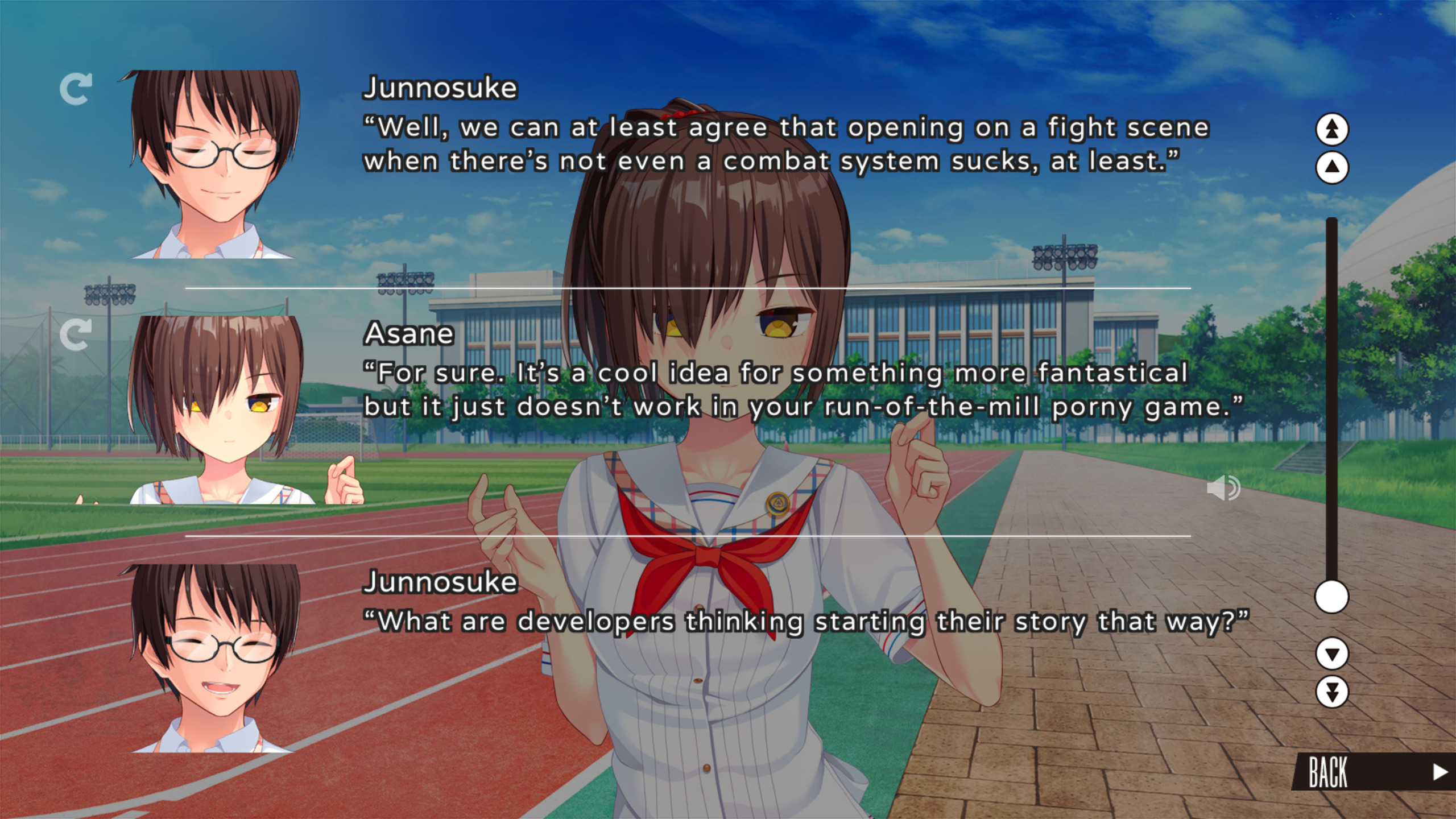The image size is (1456, 819).
Task: Click the single down arrow scroll button
Action: [x=1331, y=653]
